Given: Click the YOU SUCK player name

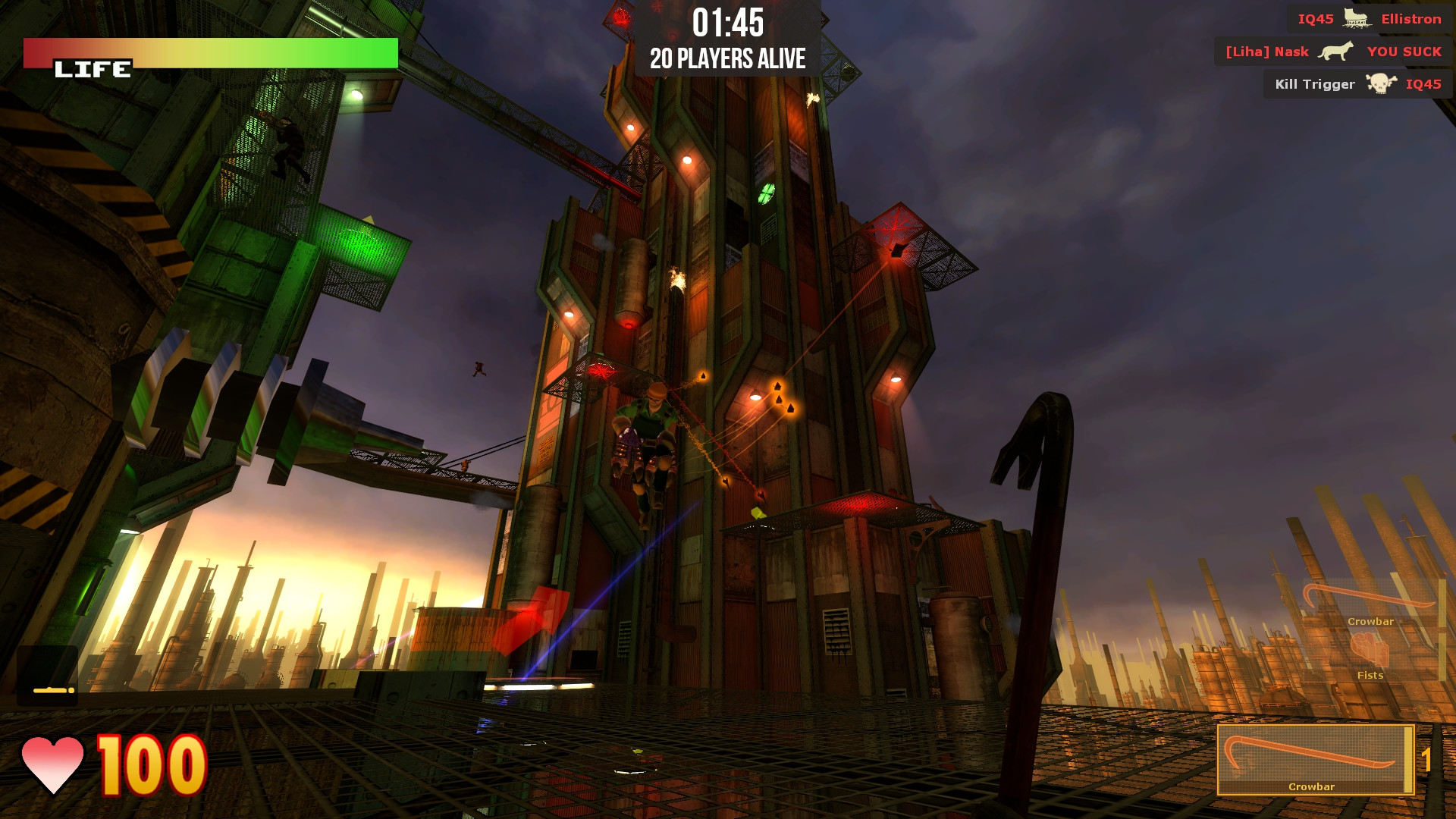Looking at the screenshot, I should 1404,51.
